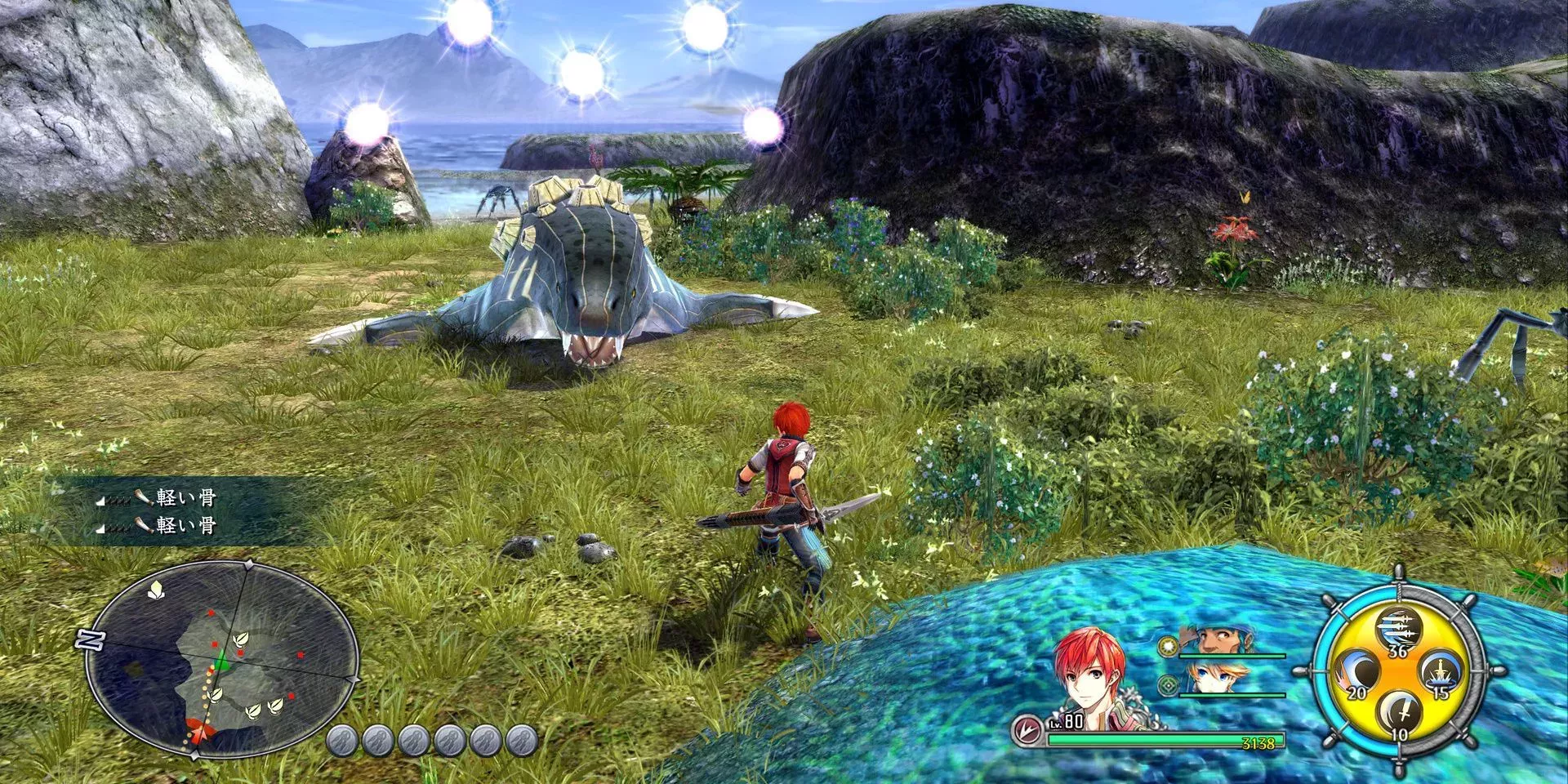1568x784 pixels.
Task: Trigger the sword-plunge skill costing 15
Action: [x=1438, y=674]
